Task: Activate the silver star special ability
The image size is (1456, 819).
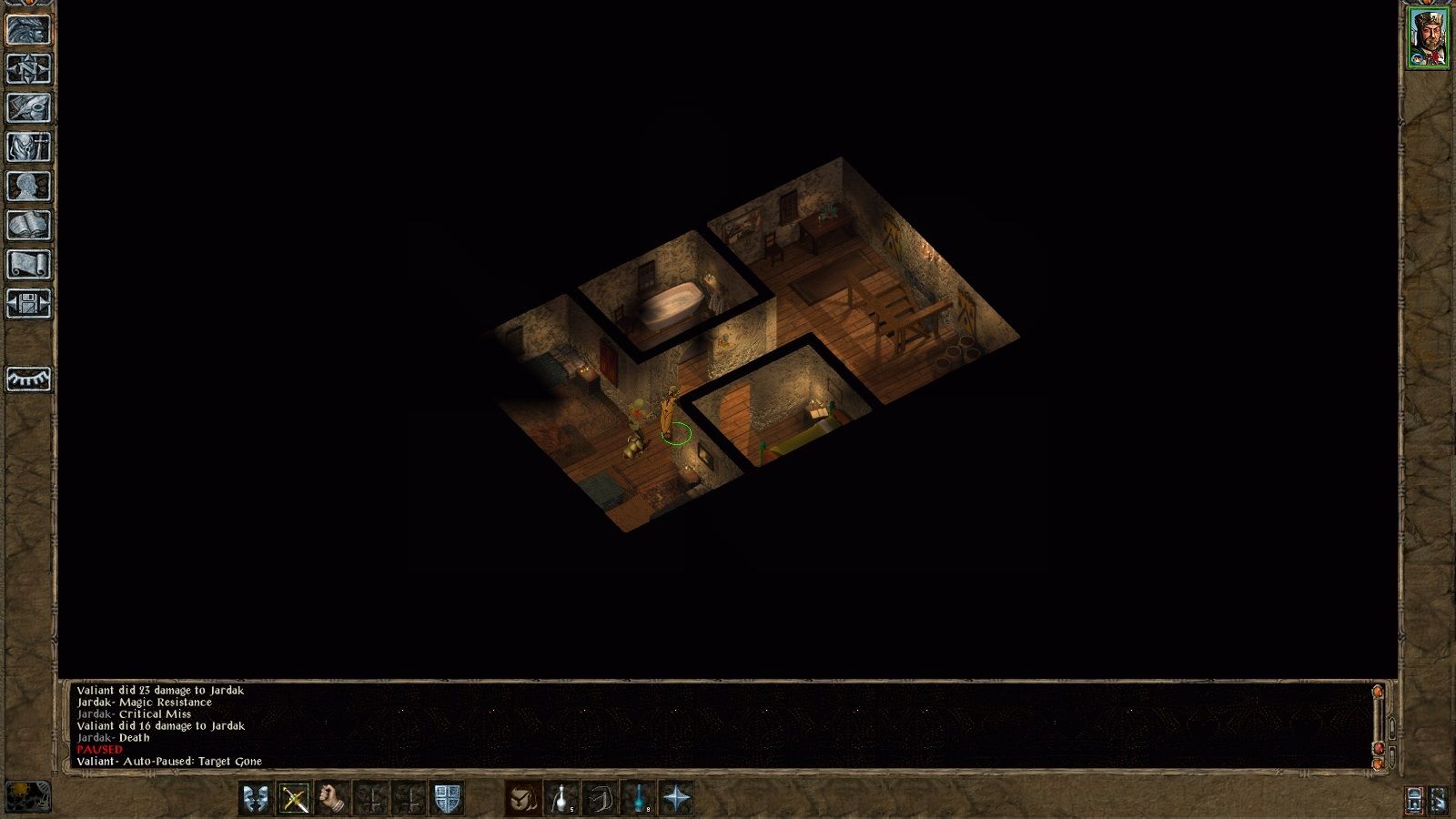Action: 678,799
